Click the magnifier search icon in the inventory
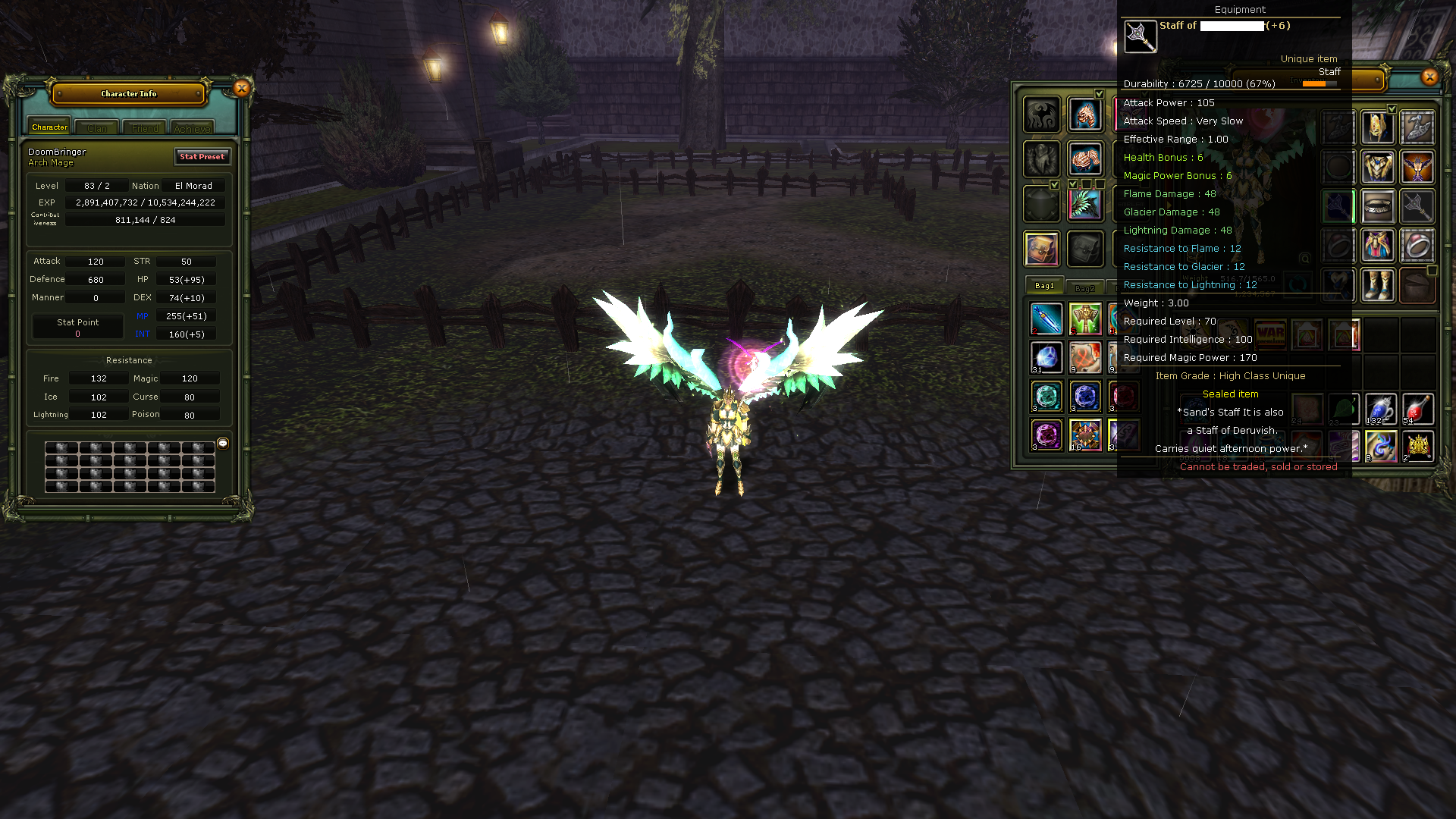This screenshot has width=1456, height=819. [1304, 259]
